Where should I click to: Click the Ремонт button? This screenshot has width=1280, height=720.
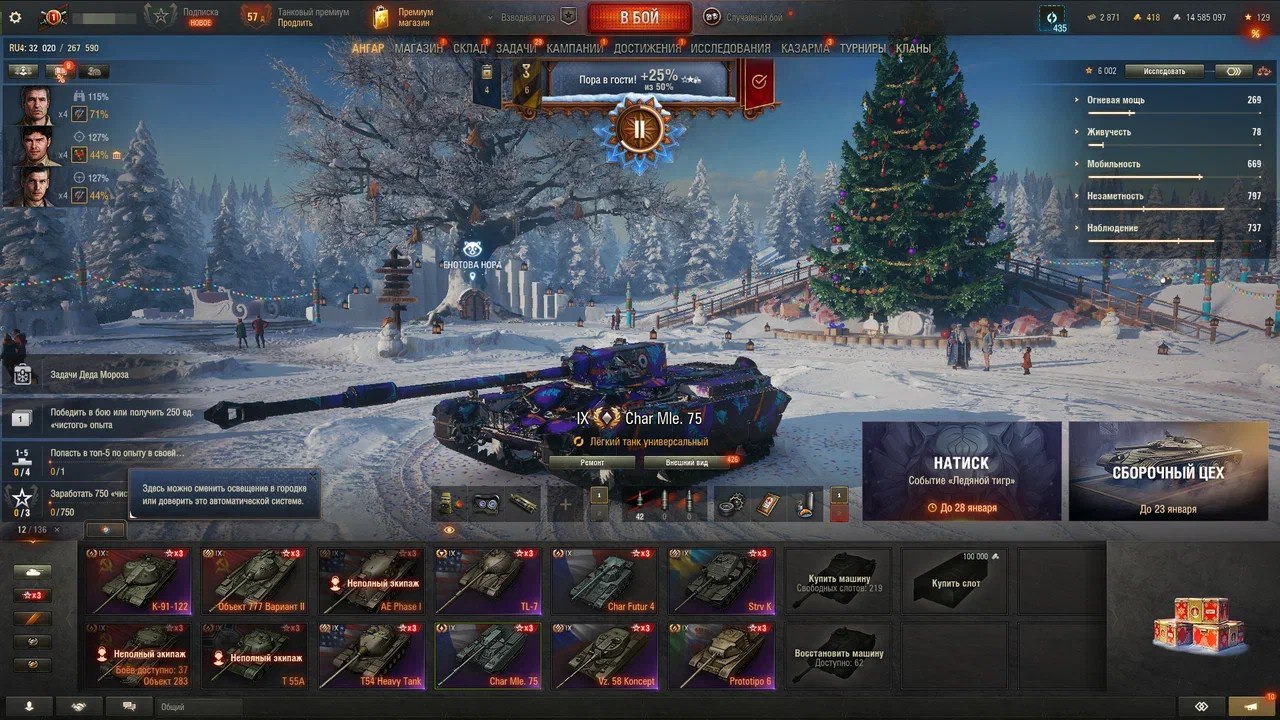(592, 463)
